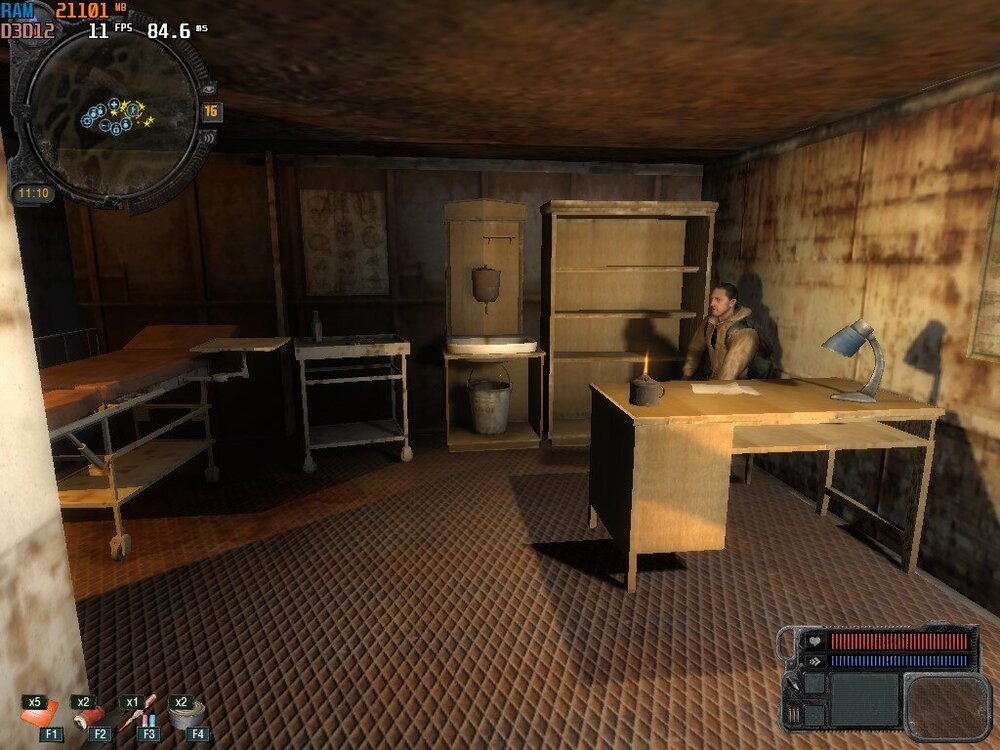Select the red roll item in the F2 slot

[89, 715]
